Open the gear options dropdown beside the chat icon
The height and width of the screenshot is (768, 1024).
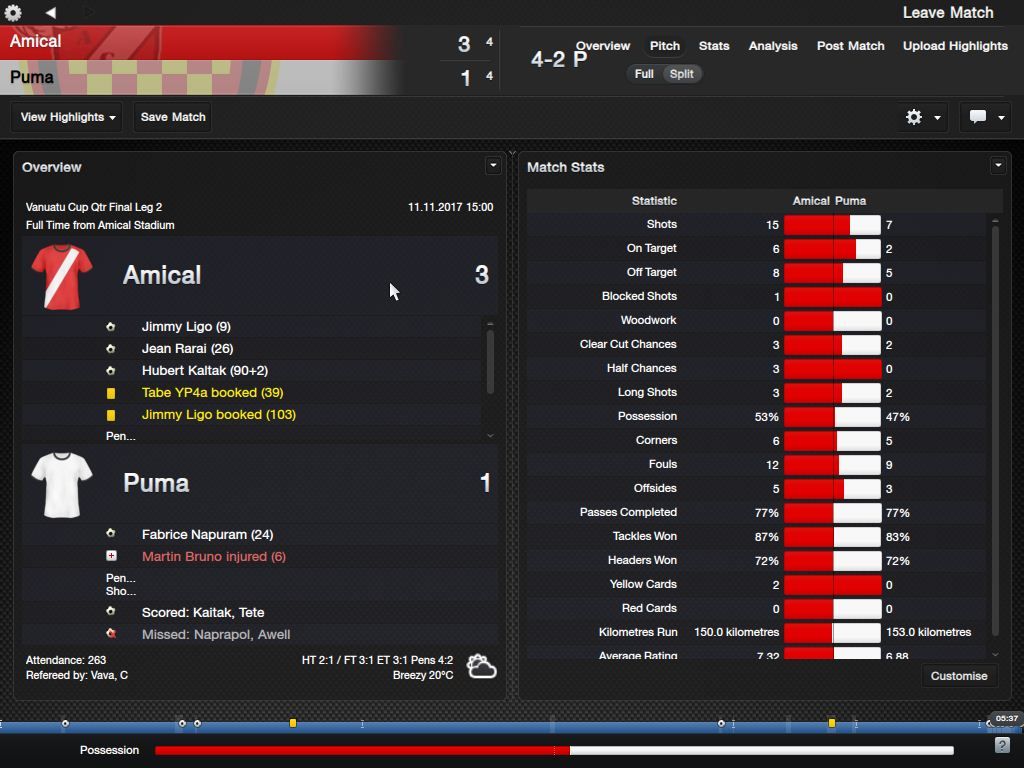922,117
